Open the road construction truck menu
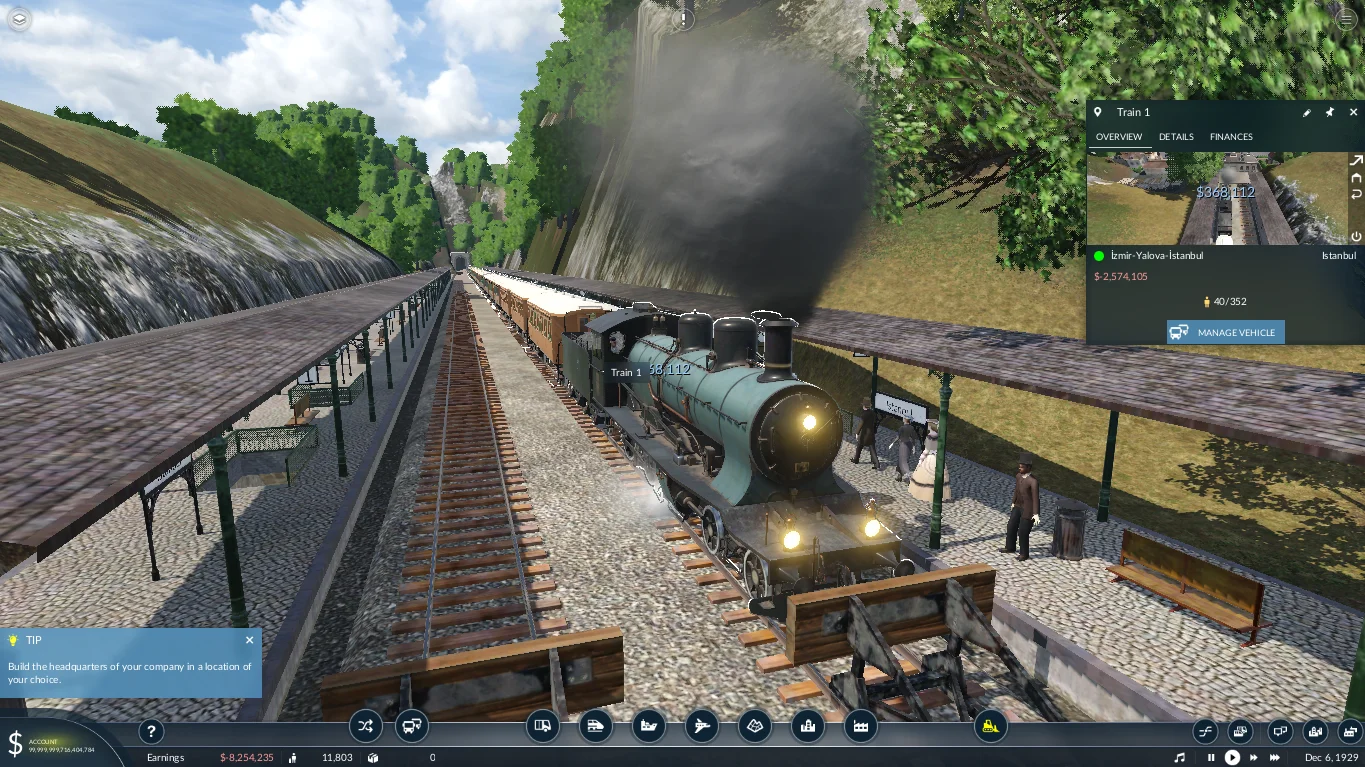The image size is (1365, 767). click(542, 726)
